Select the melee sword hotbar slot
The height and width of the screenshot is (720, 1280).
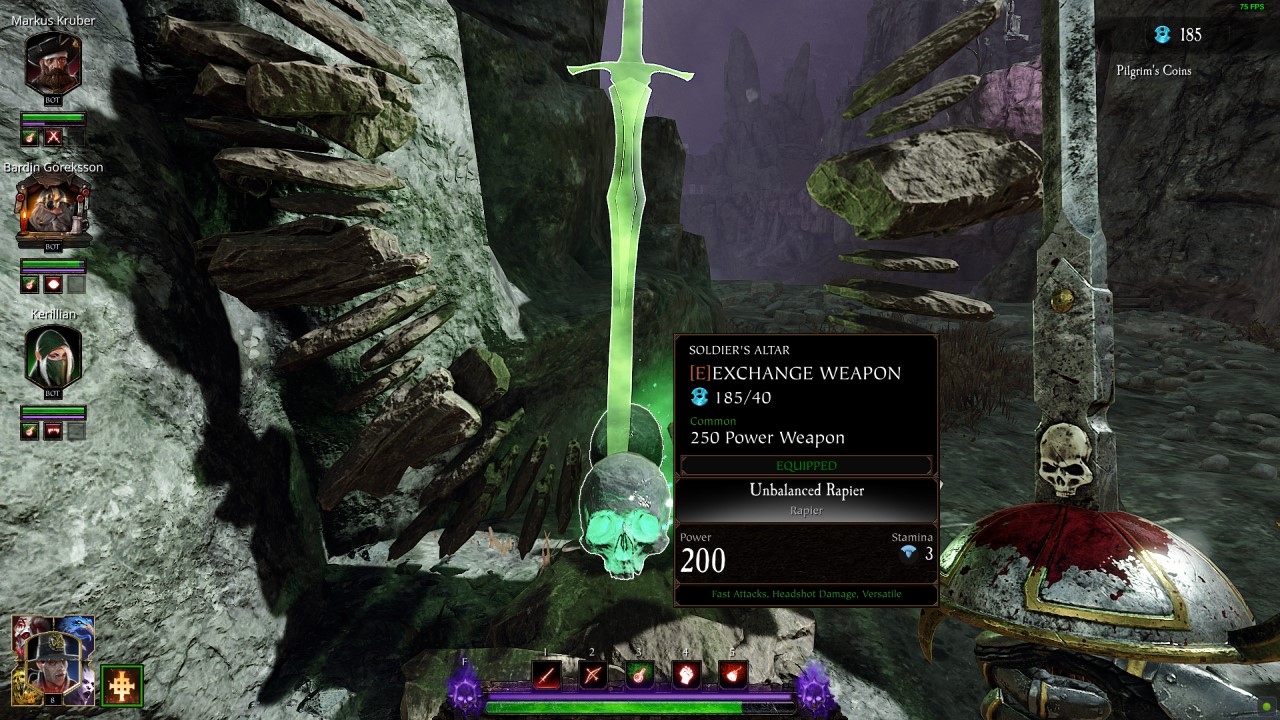546,675
